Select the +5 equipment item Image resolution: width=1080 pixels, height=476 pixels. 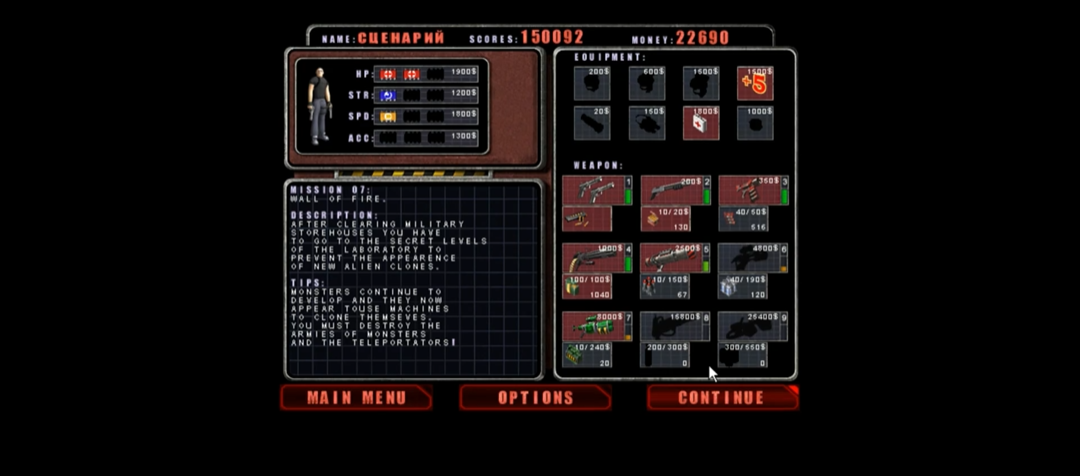click(755, 84)
